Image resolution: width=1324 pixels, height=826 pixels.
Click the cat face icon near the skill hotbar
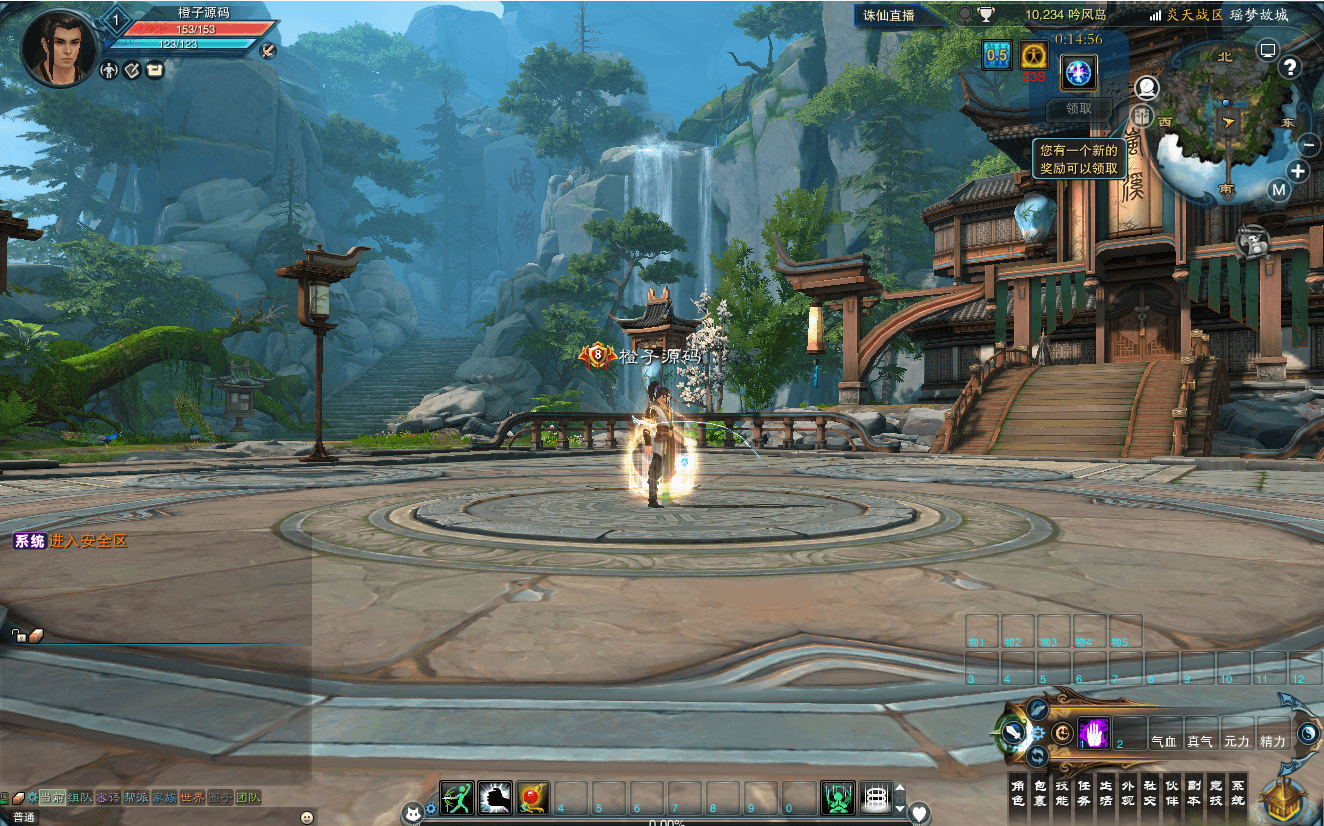click(x=412, y=811)
